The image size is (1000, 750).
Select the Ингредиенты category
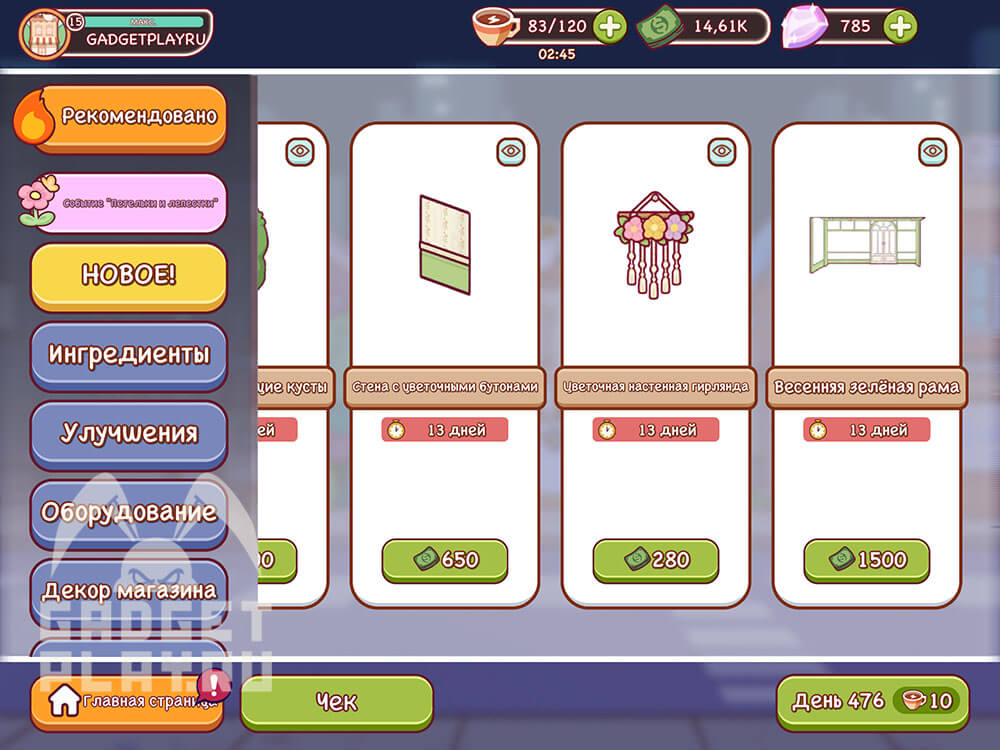[x=129, y=354]
